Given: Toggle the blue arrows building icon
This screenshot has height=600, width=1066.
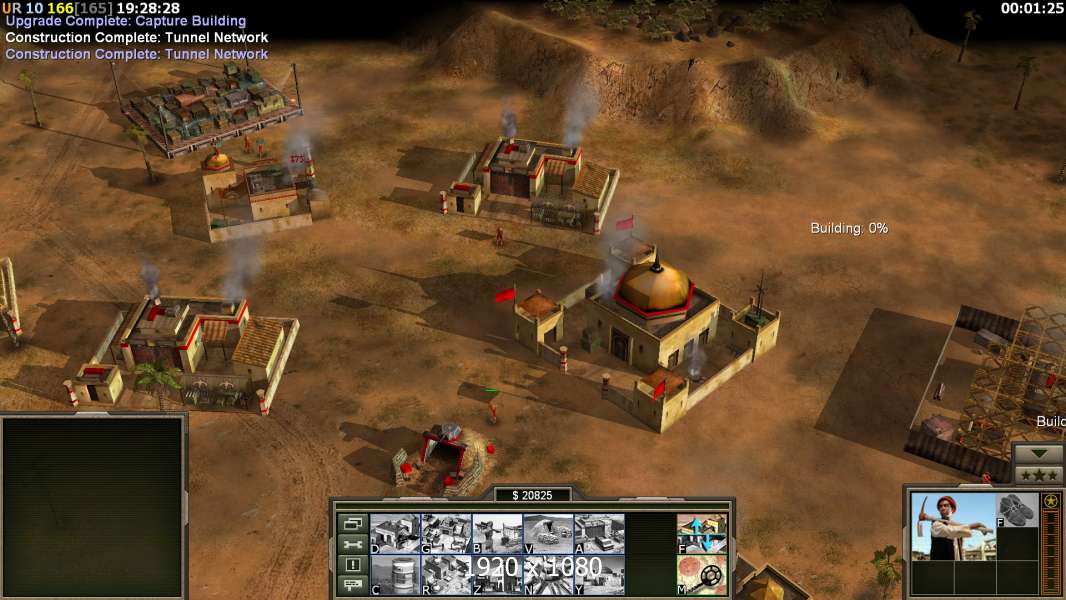Looking at the screenshot, I should pyautogui.click(x=702, y=533).
